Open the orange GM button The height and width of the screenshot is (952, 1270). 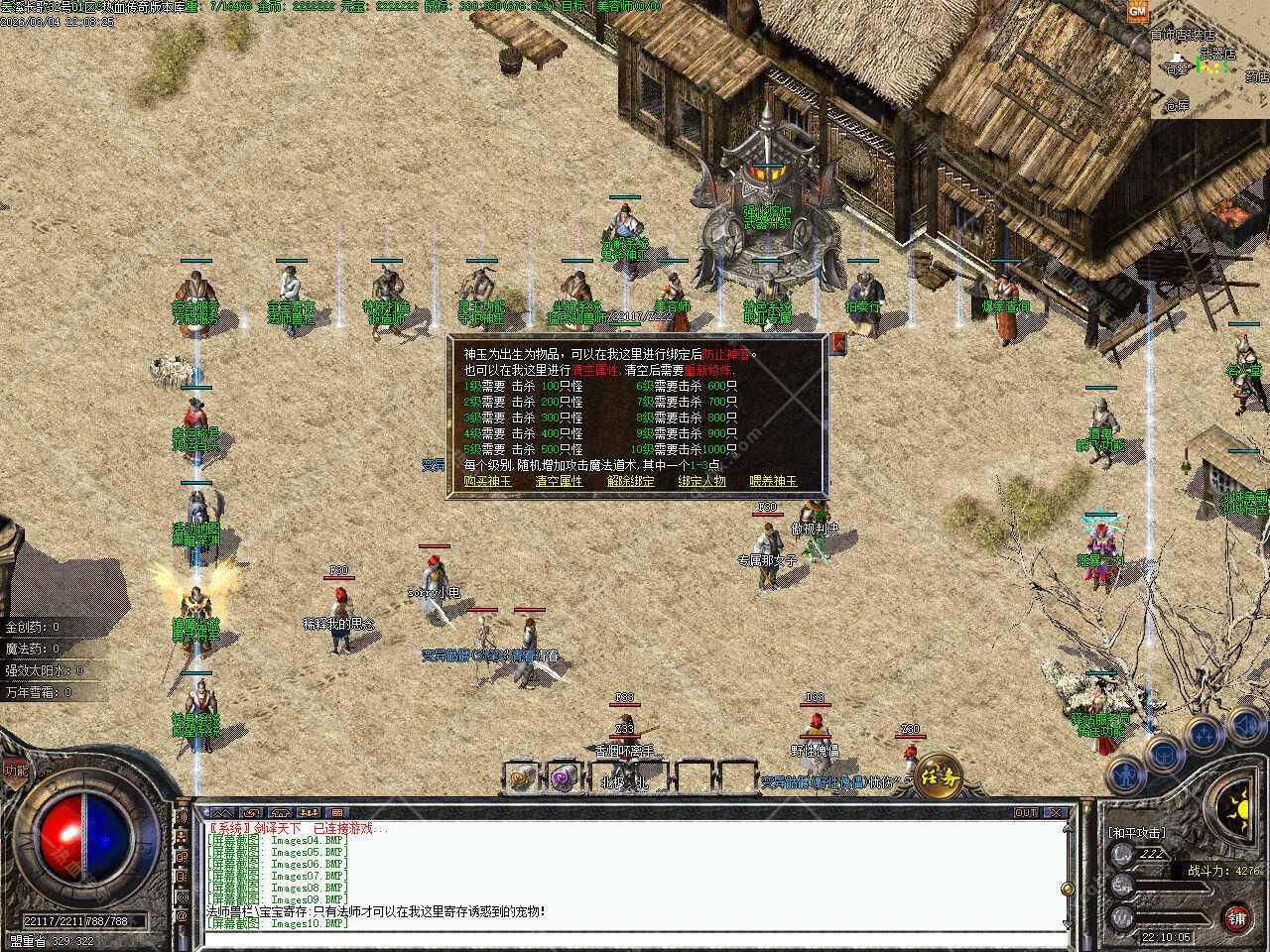coord(1137,10)
